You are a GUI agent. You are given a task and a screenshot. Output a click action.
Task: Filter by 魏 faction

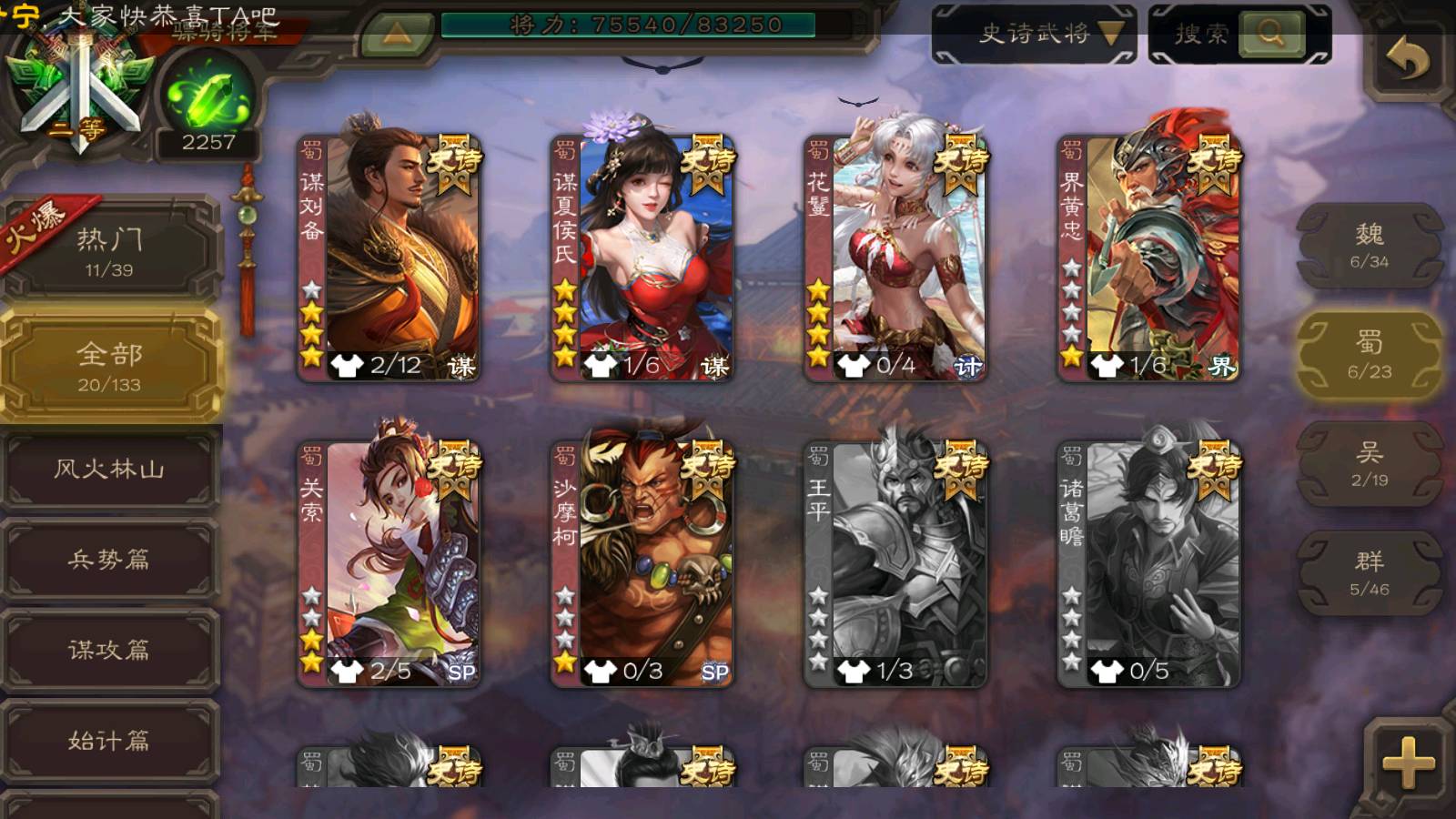[x=1369, y=246]
